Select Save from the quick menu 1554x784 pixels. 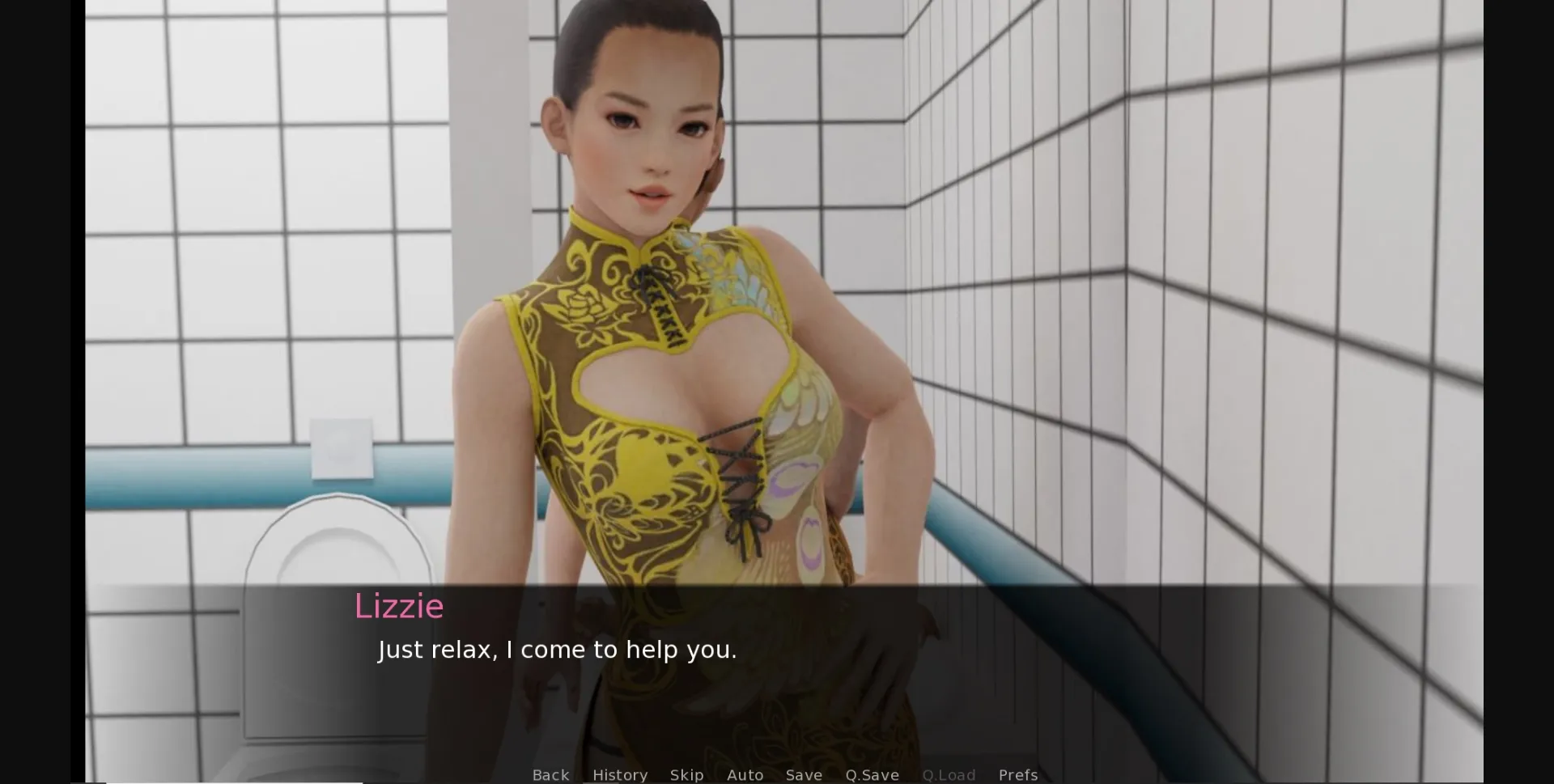[x=804, y=774]
